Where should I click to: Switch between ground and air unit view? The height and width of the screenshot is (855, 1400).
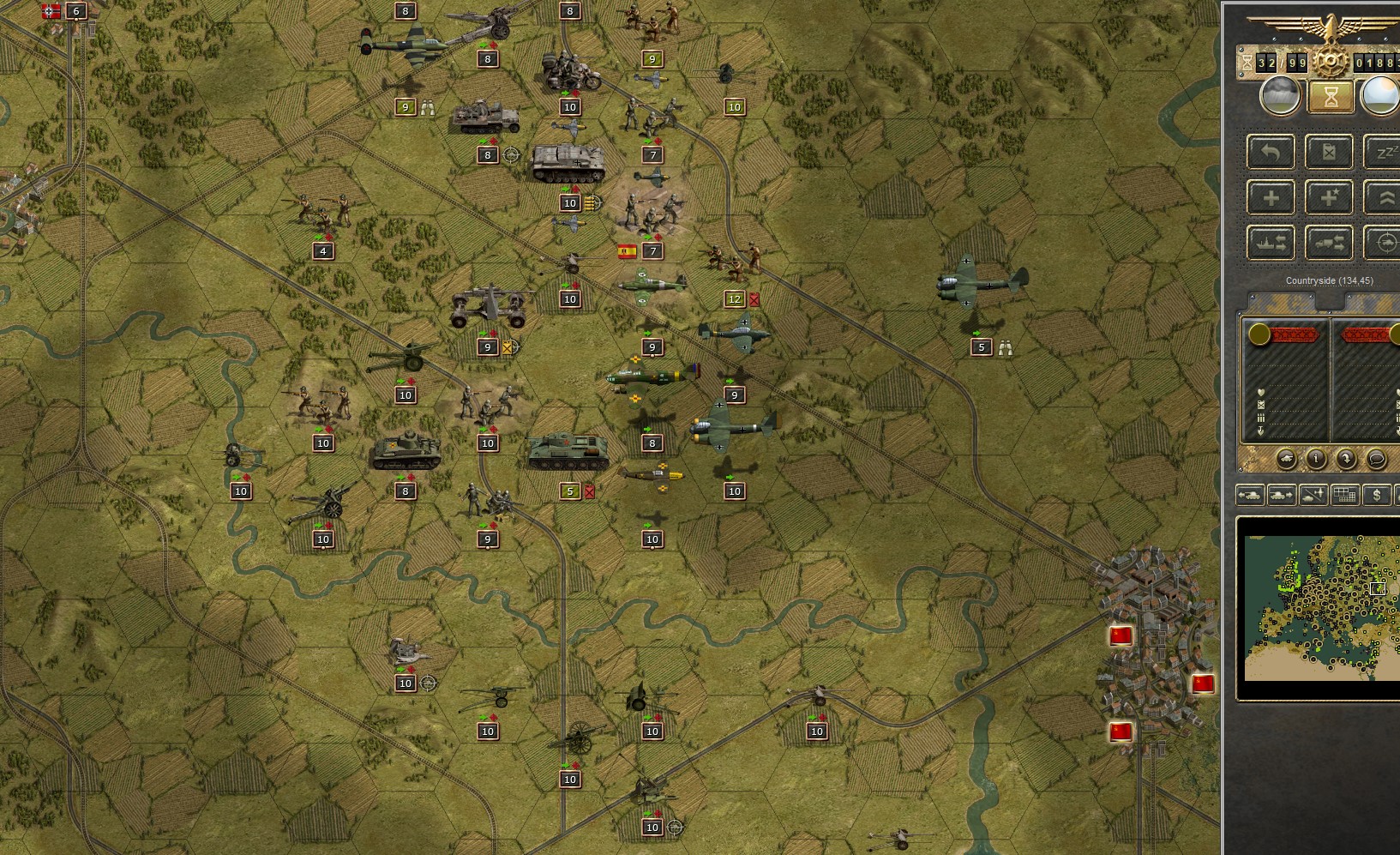tap(1313, 495)
